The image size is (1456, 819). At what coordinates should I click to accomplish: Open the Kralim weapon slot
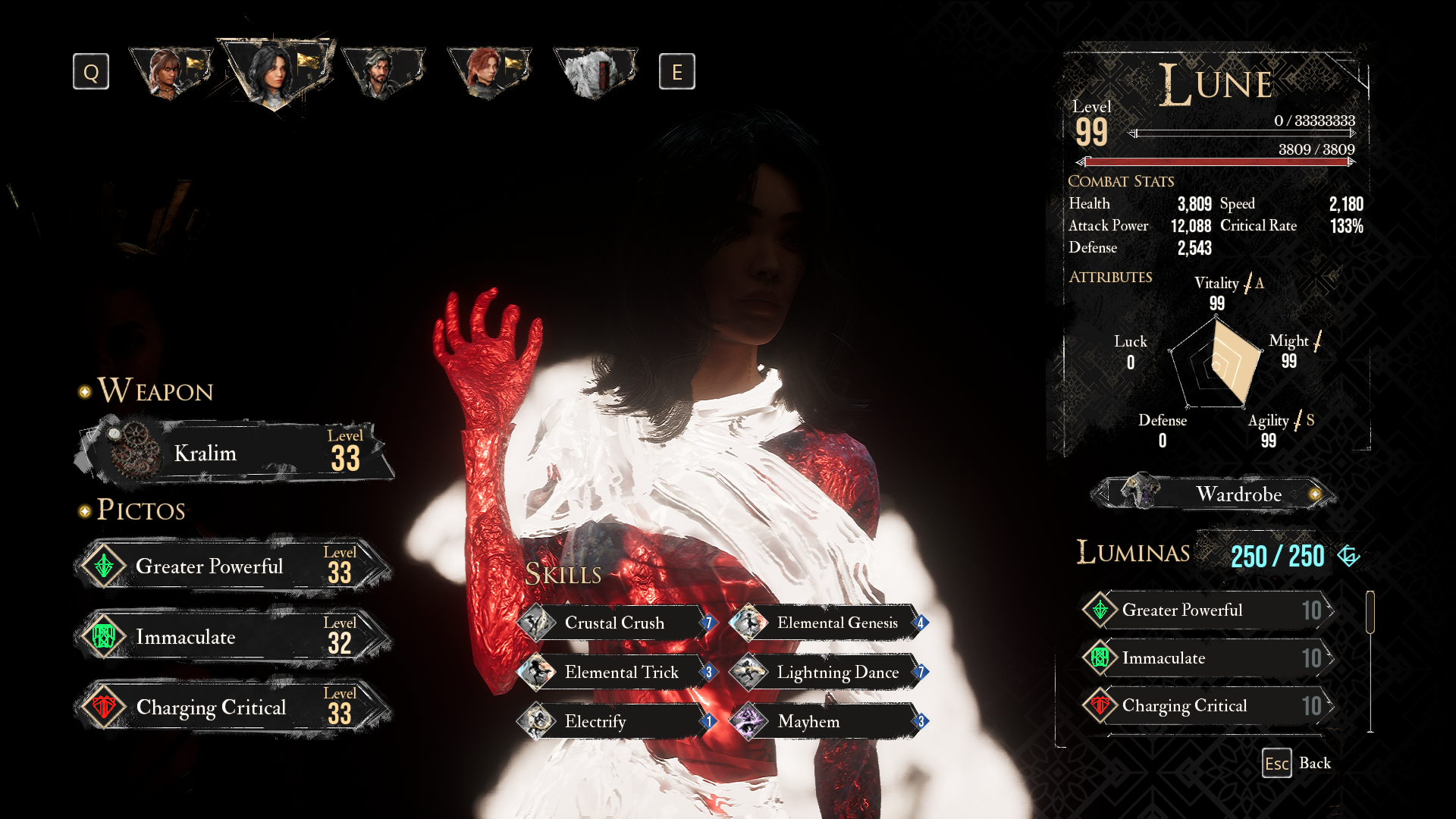pos(235,453)
